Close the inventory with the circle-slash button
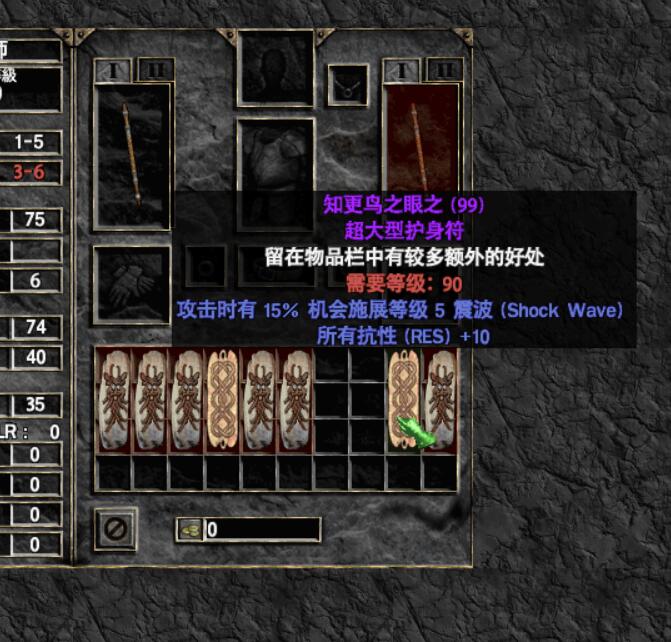The width and height of the screenshot is (671, 642). tap(116, 528)
